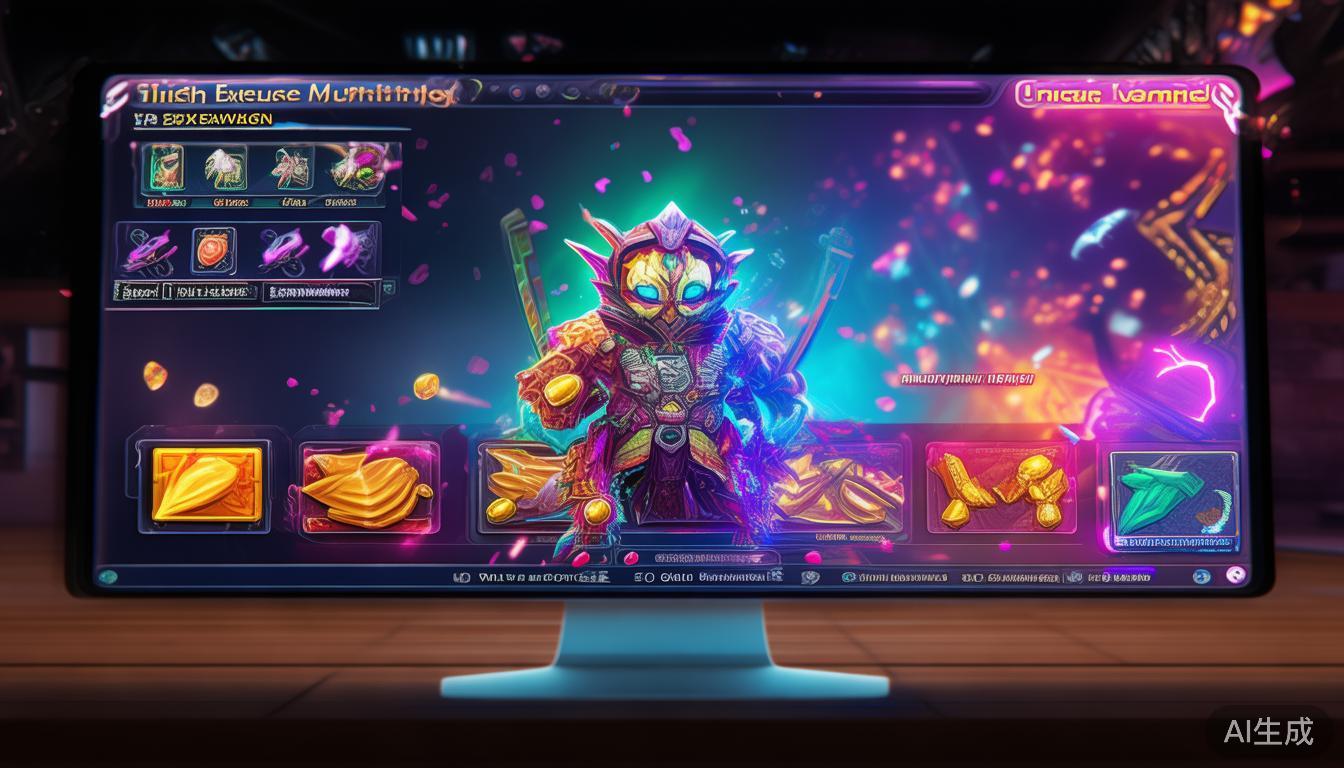
Task: Select the orange orb slot
Action: 212,248
